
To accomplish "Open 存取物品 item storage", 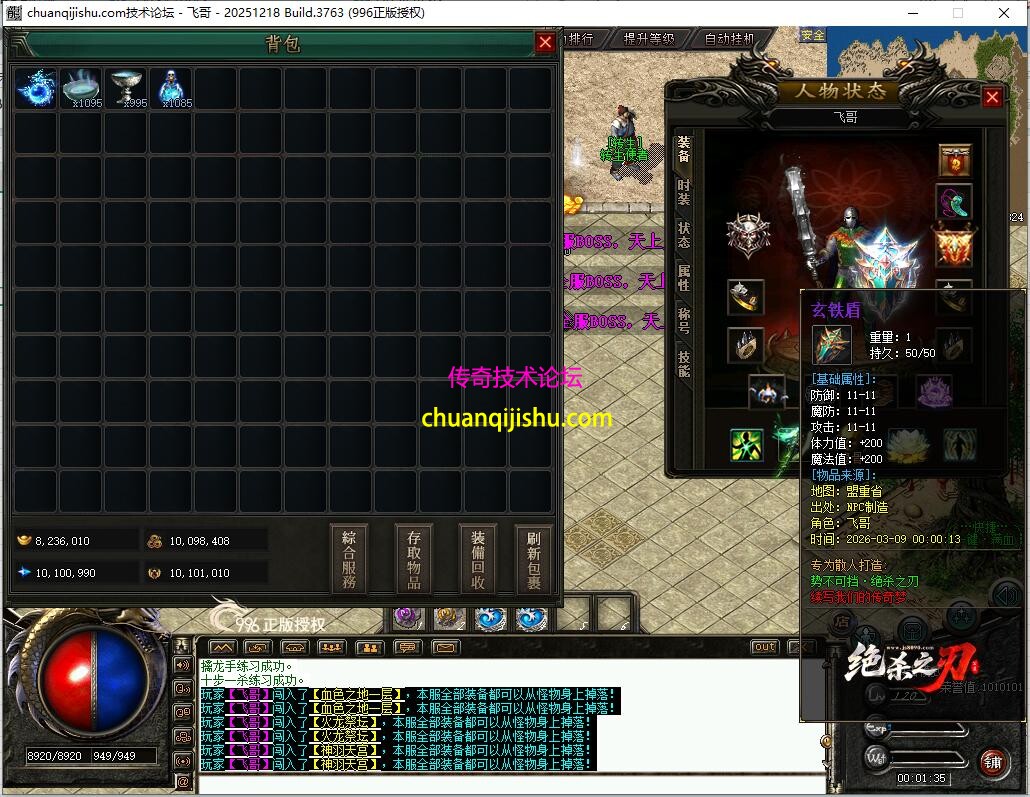I will (413, 559).
